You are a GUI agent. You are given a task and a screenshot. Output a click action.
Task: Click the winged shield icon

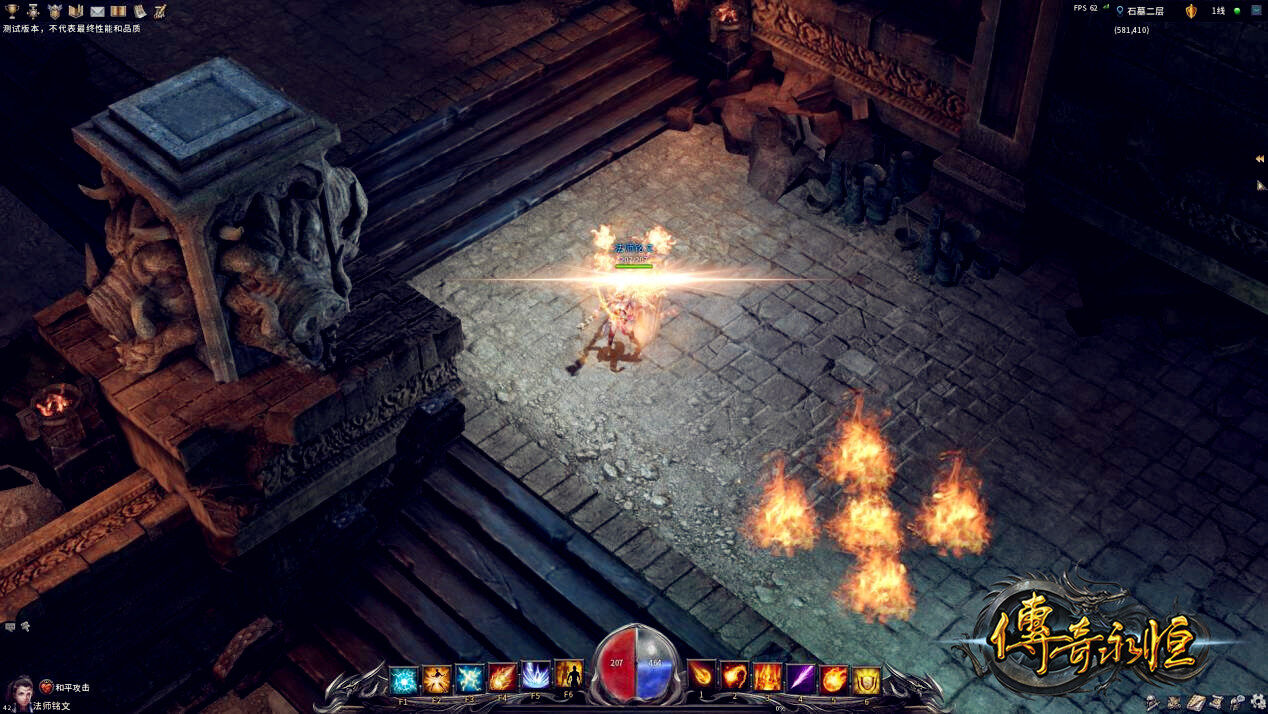click(54, 11)
